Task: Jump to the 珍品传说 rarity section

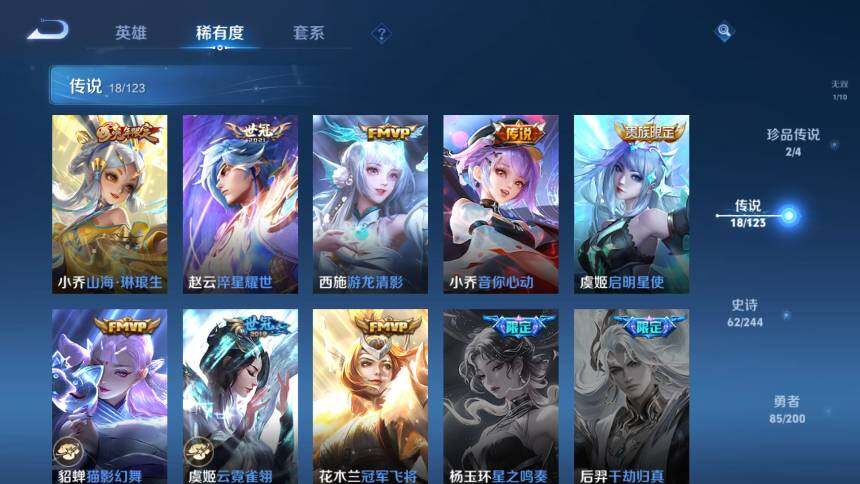Action: 793,142
